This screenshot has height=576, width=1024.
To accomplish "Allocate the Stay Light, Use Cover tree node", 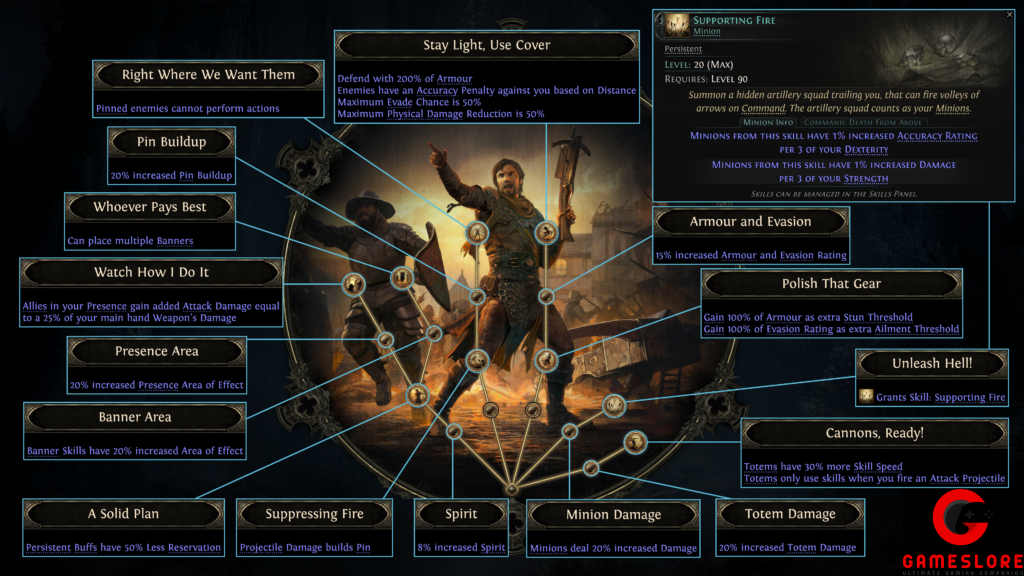I will (x=545, y=233).
